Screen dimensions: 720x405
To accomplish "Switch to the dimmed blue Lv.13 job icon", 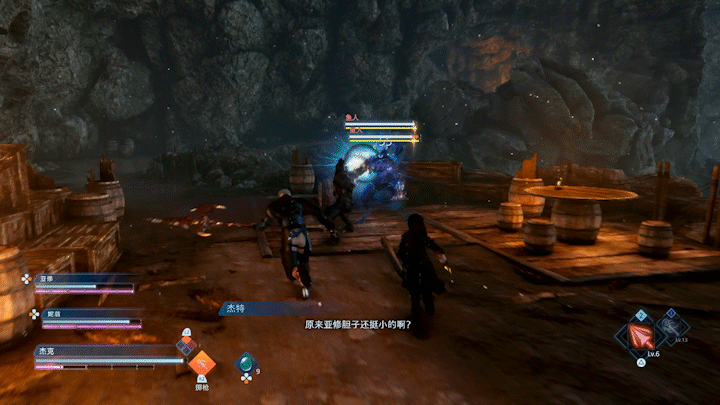I will 675,324.
